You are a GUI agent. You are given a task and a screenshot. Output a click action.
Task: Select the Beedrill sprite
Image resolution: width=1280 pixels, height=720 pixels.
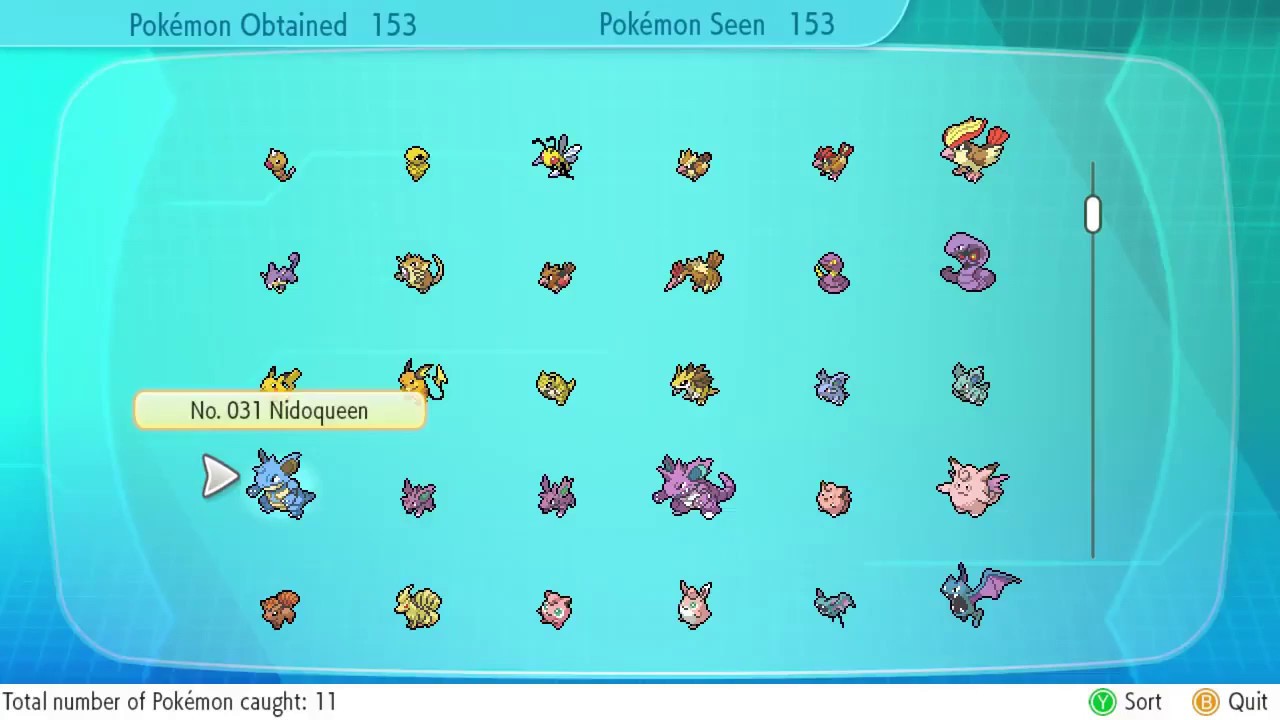point(555,158)
